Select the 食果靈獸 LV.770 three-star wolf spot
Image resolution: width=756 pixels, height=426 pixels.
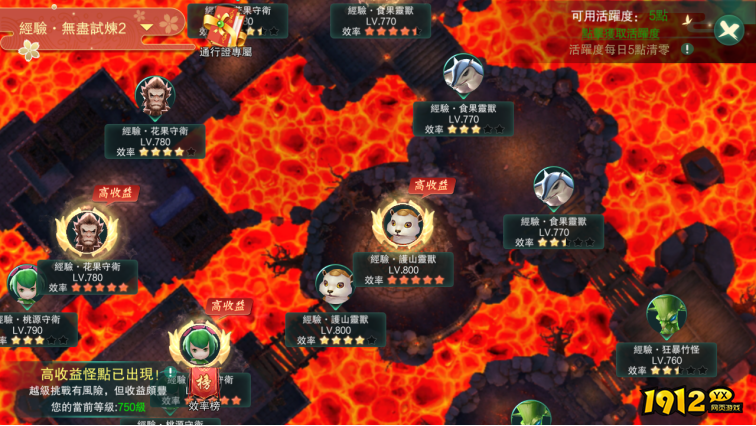click(463, 76)
